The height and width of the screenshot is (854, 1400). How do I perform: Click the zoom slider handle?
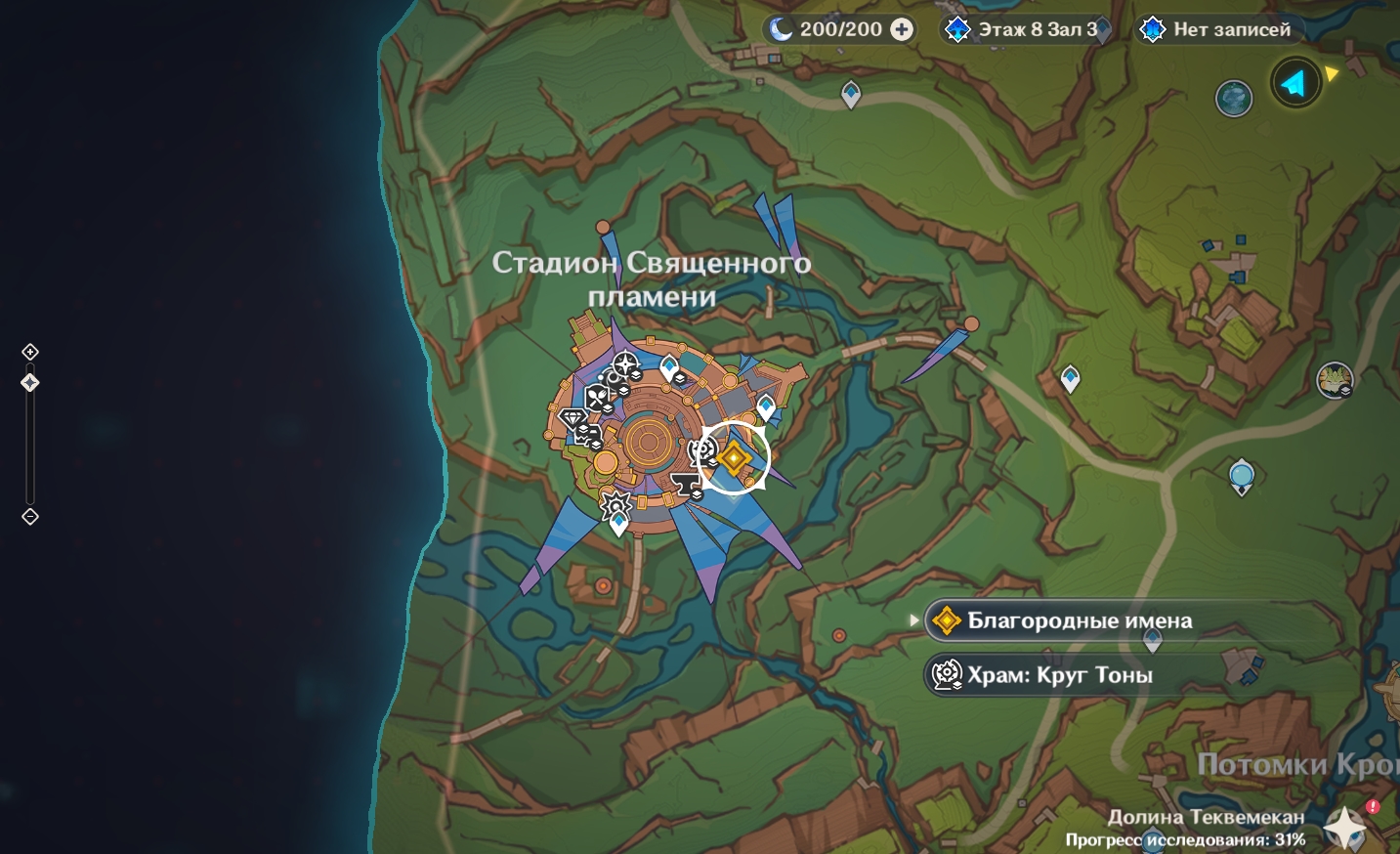click(30, 383)
